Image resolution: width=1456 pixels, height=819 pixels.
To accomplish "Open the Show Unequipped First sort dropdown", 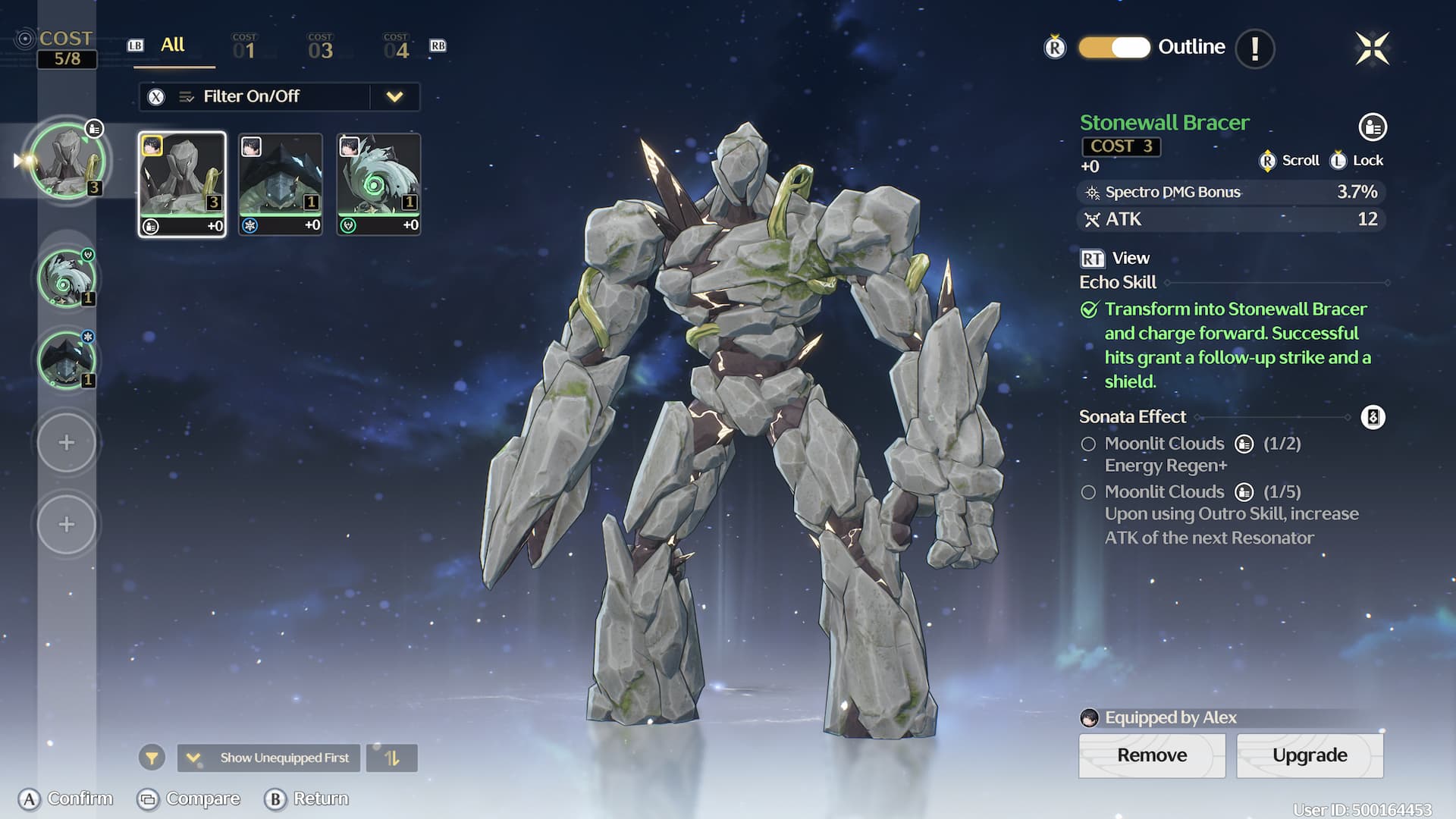I will click(271, 758).
